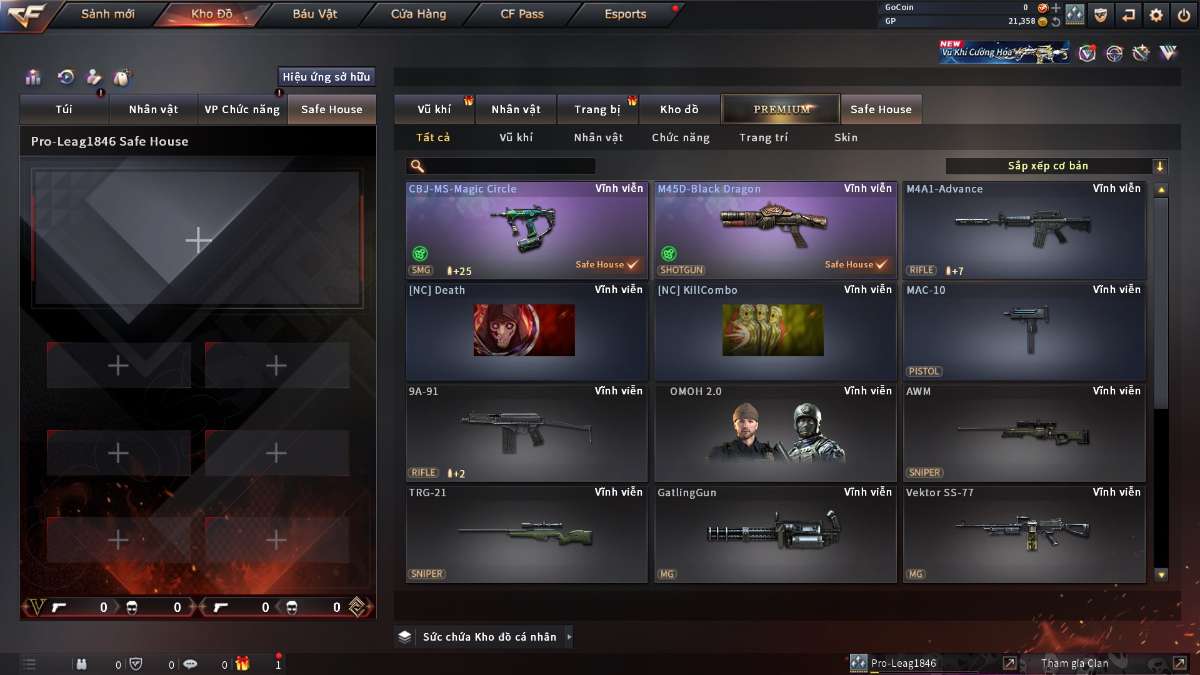Pick the GatlingGun item tile

pyautogui.click(x=775, y=533)
